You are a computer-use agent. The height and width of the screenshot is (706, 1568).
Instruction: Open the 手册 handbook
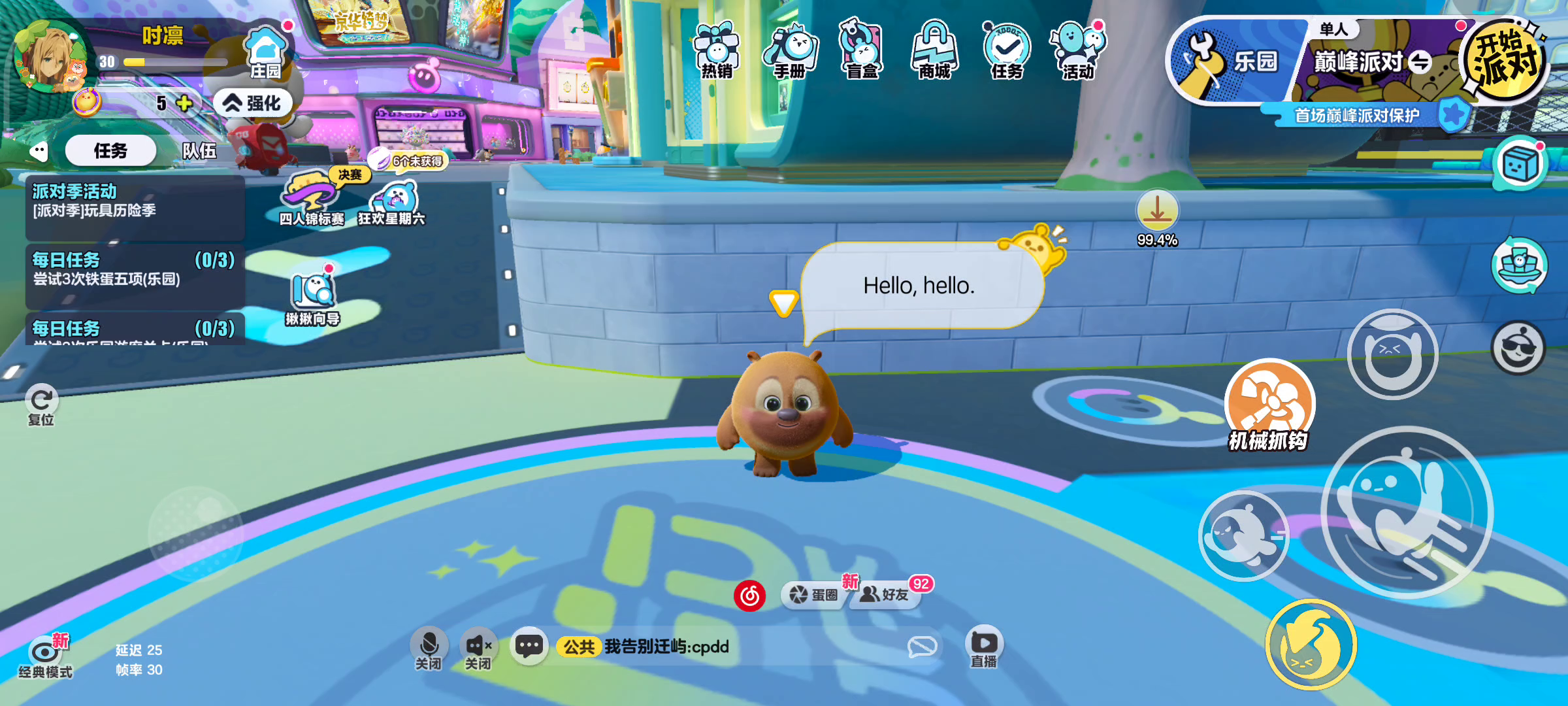coord(790,50)
